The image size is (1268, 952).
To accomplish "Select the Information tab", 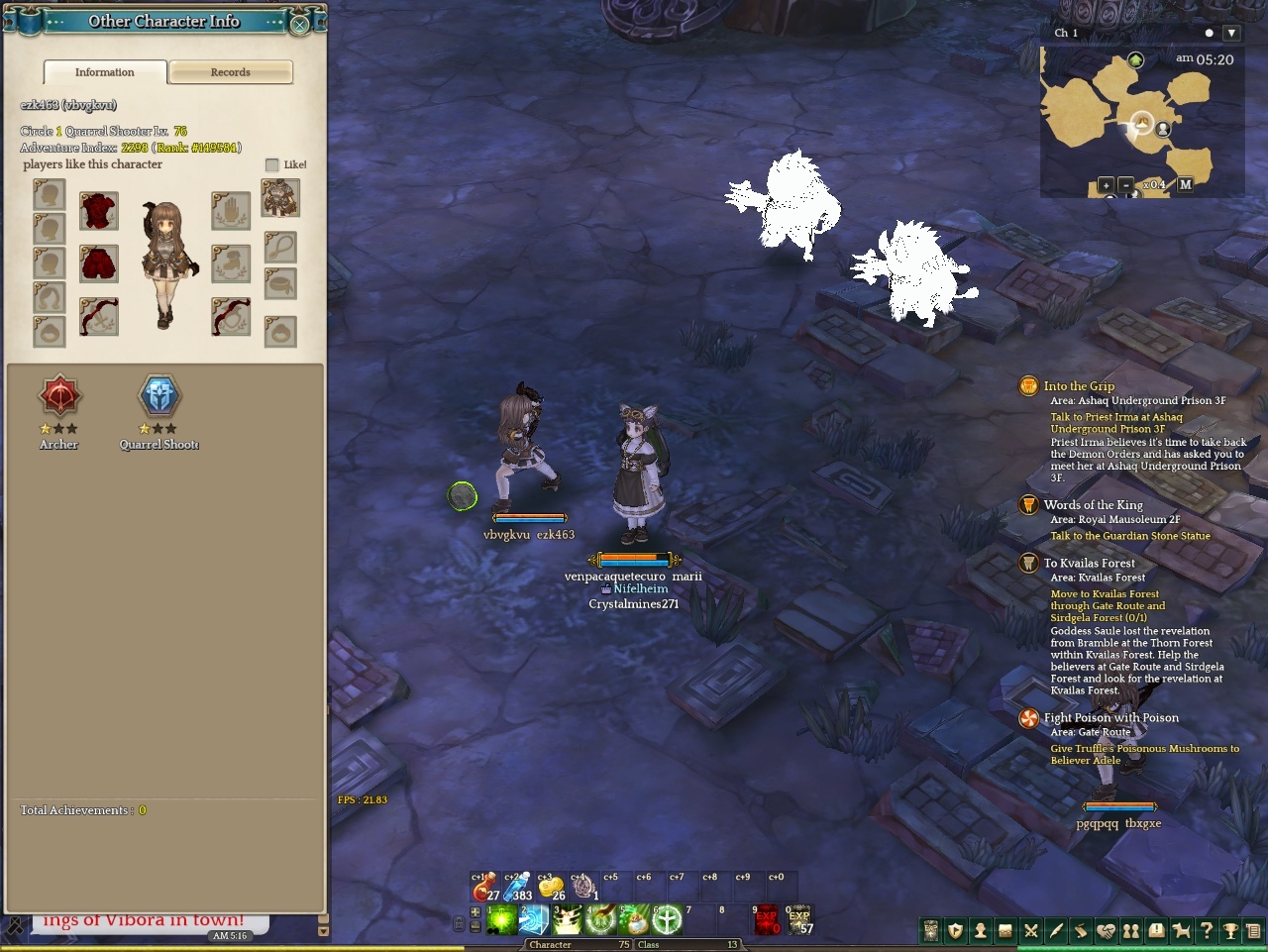I will (x=104, y=72).
